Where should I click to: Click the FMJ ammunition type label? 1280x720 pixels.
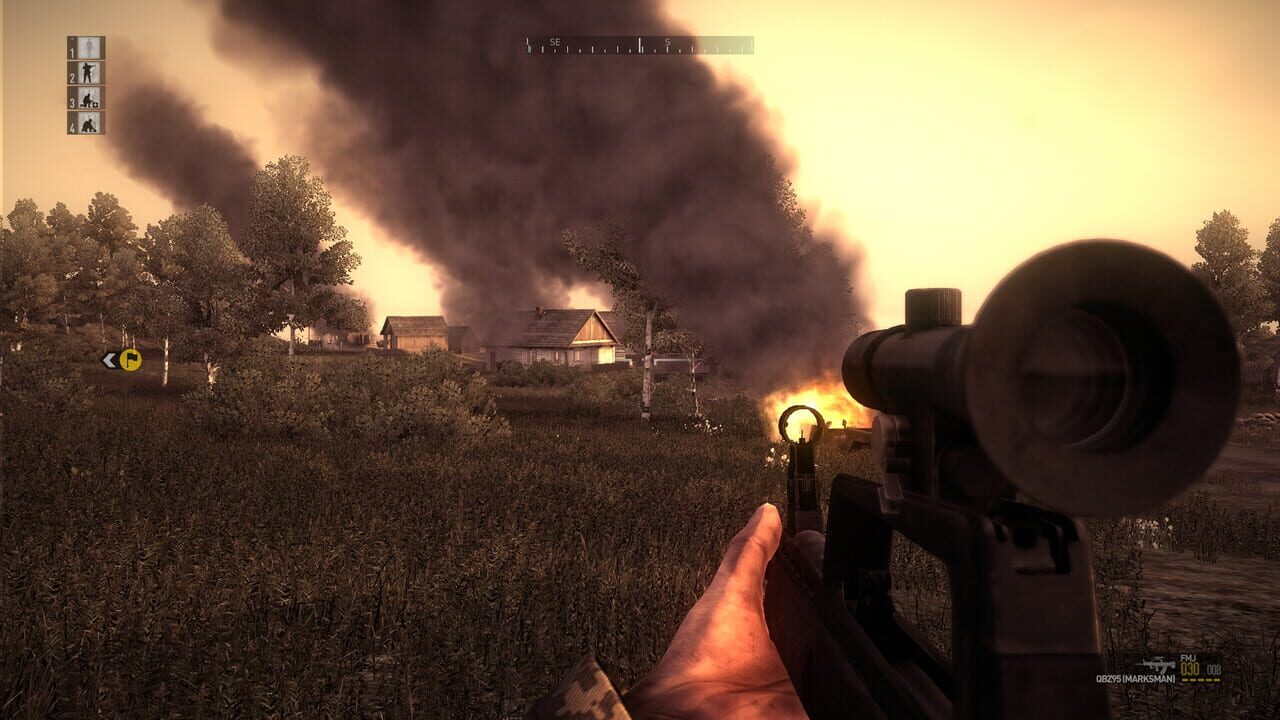(x=1188, y=658)
